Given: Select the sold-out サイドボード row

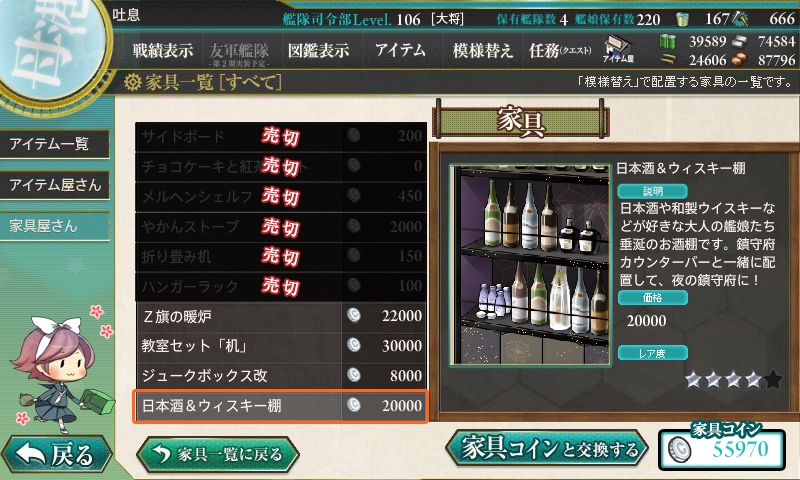Looking at the screenshot, I should [281, 136].
